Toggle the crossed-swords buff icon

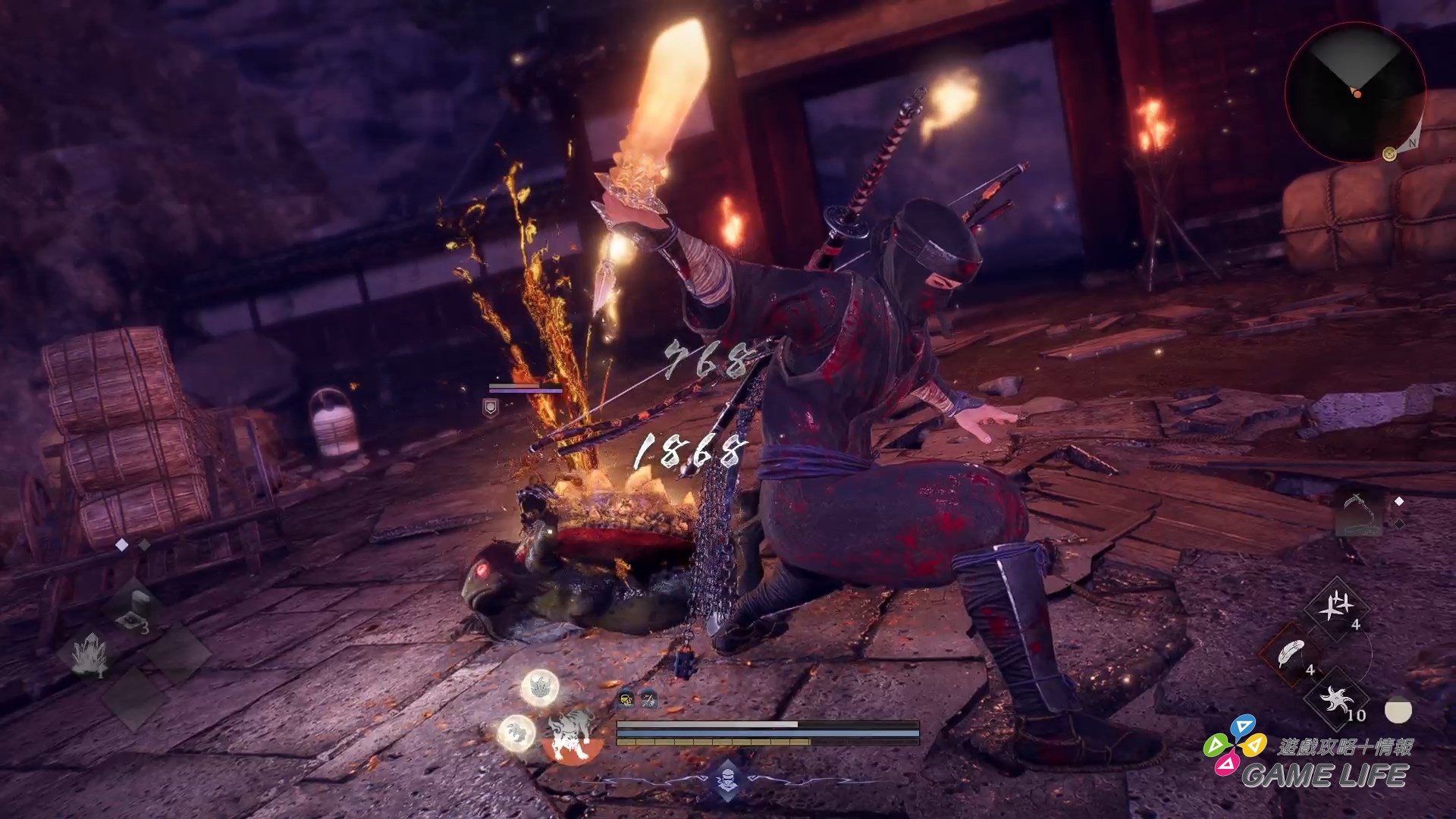(x=648, y=700)
